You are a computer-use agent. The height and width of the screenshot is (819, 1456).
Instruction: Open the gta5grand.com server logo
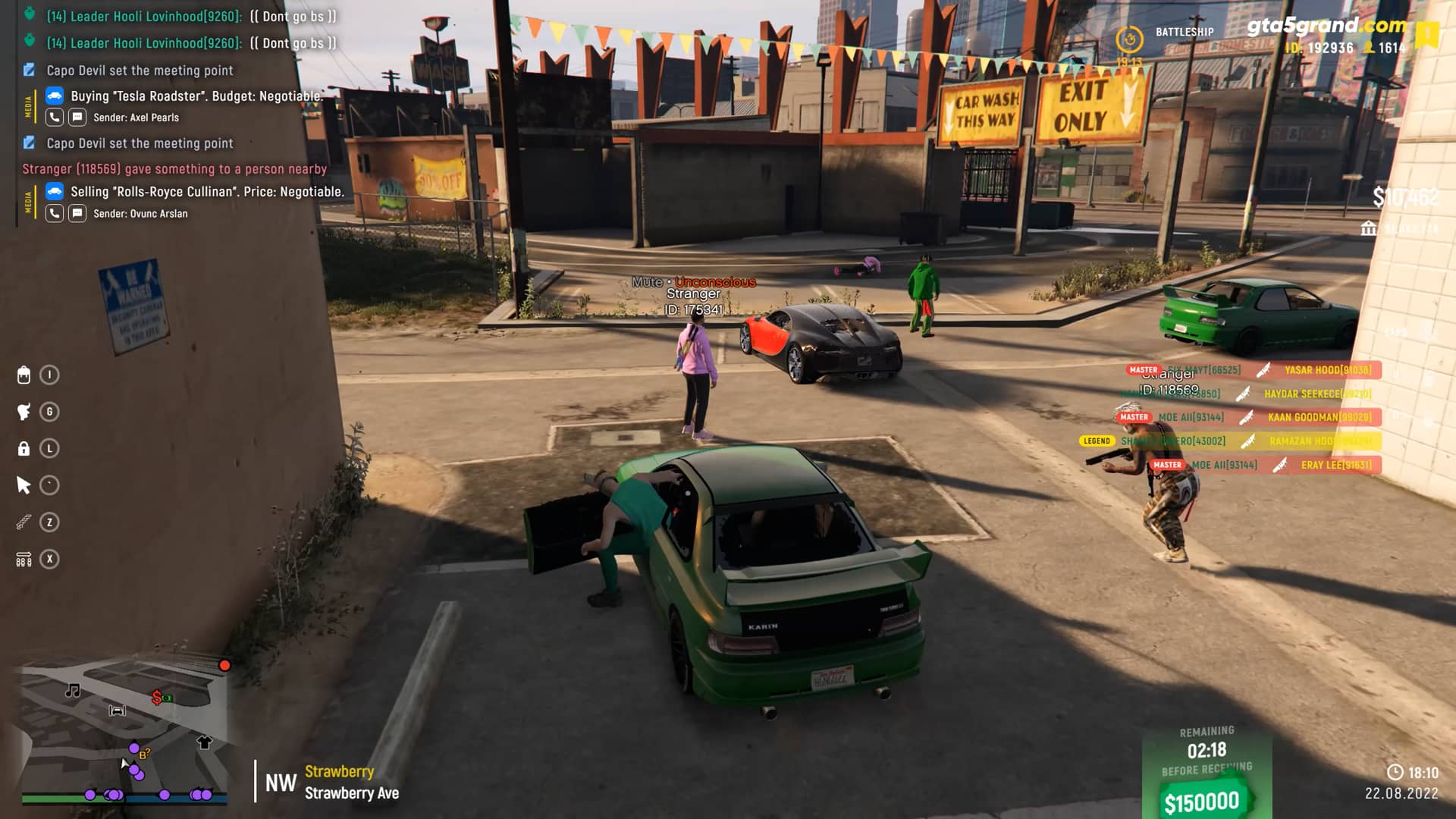(x=1326, y=26)
